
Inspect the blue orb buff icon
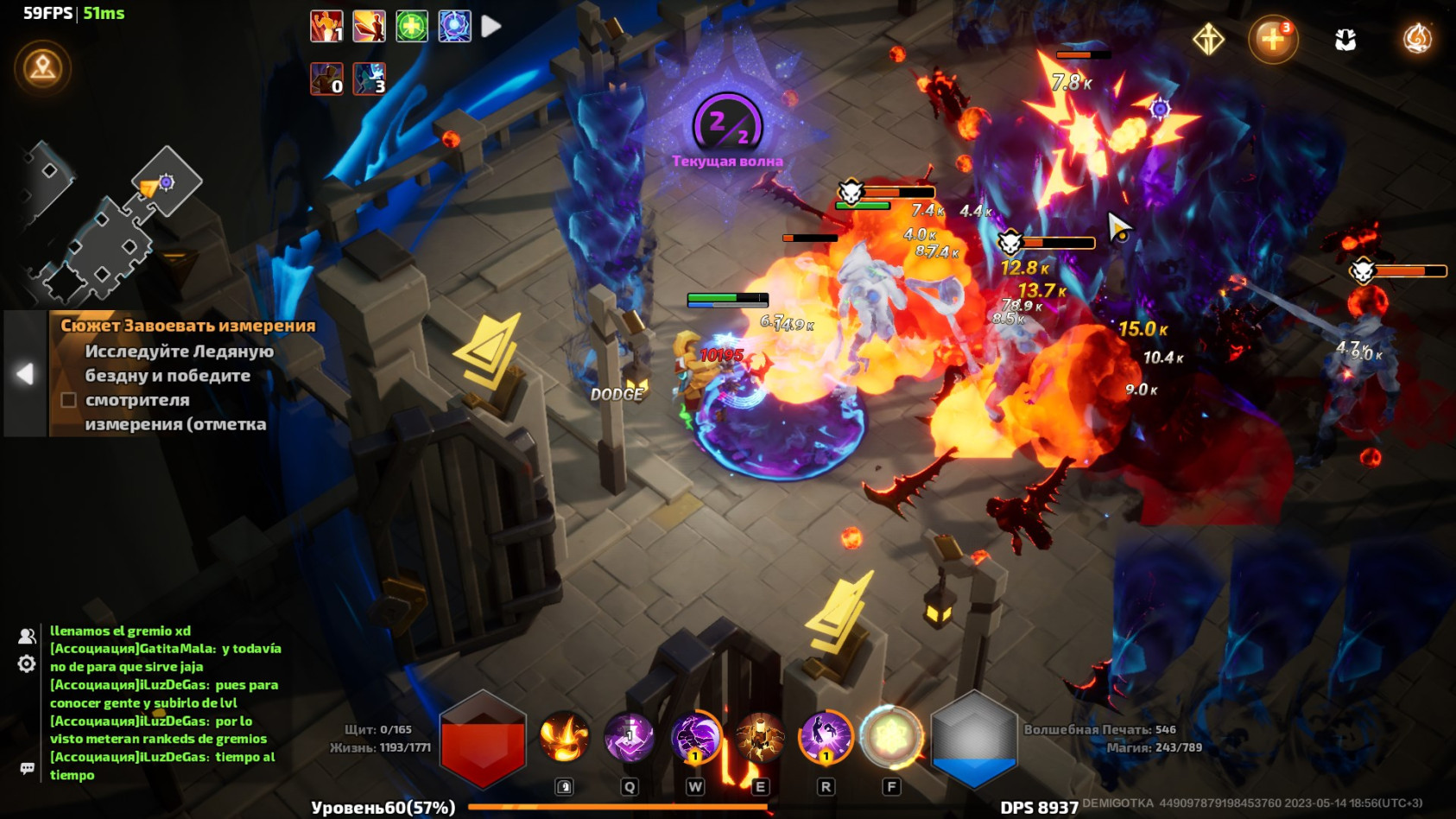point(455,27)
